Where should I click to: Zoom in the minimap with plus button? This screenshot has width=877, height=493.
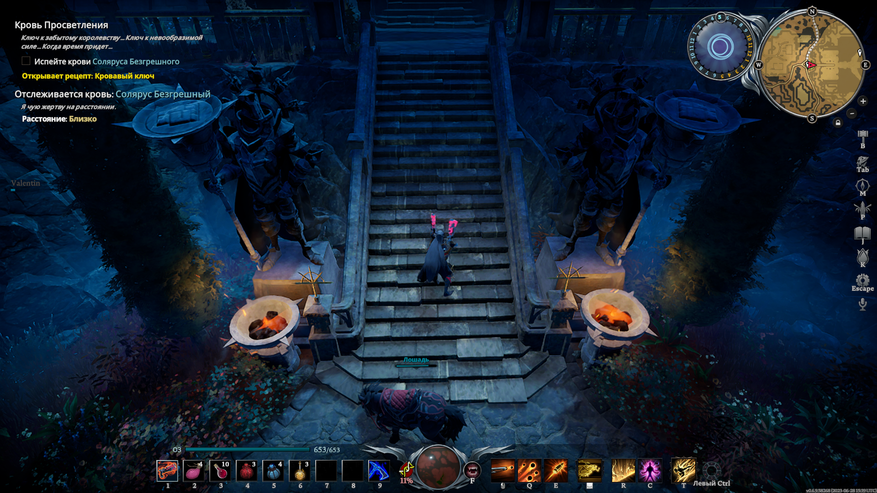[862, 101]
